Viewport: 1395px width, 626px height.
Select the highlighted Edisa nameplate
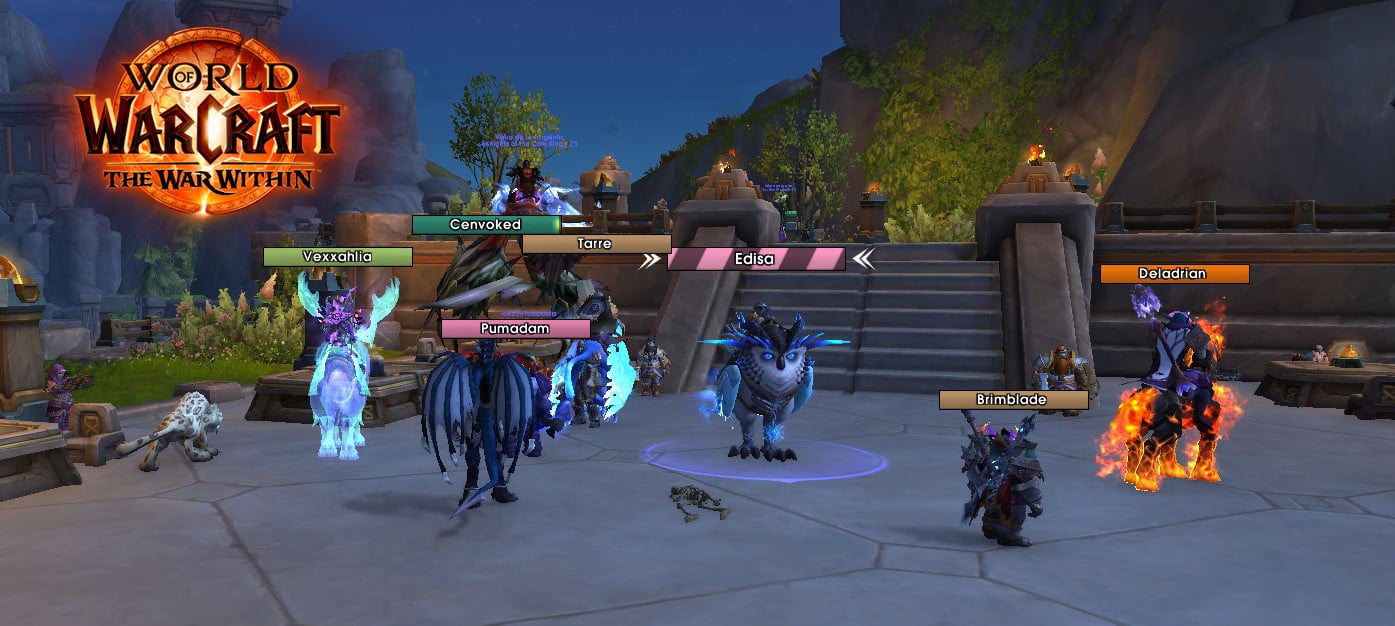pyautogui.click(x=755, y=259)
